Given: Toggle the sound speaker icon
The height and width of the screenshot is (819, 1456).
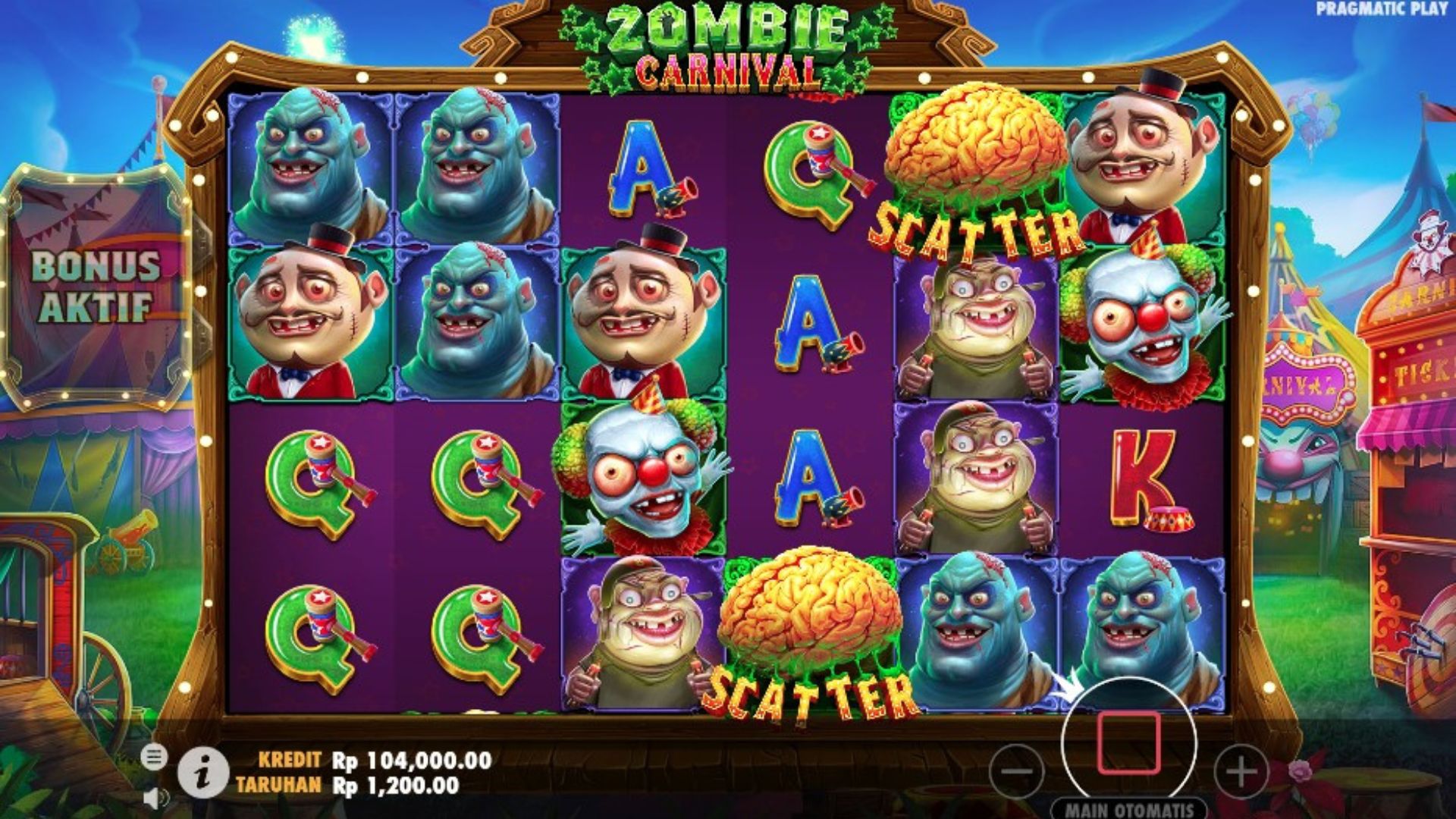Looking at the screenshot, I should pyautogui.click(x=155, y=798).
